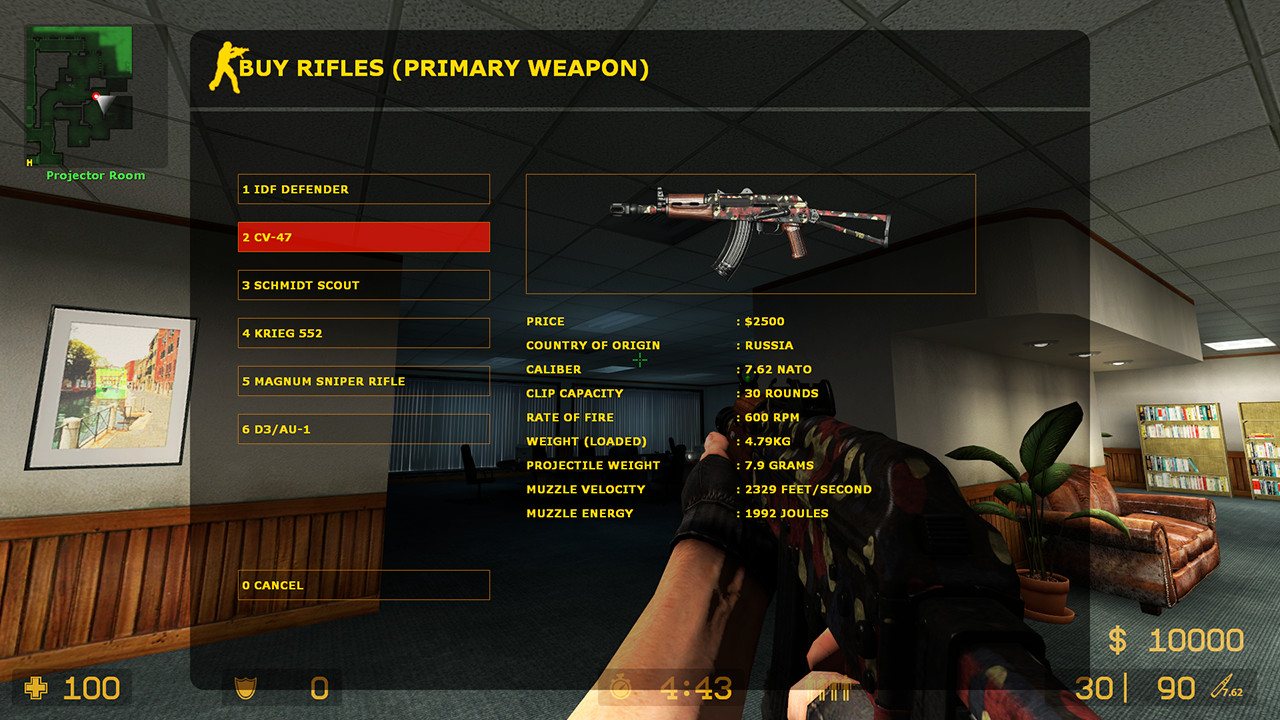The height and width of the screenshot is (720, 1280).
Task: Select the Schmidt Scout from the rifle list
Action: [x=363, y=285]
